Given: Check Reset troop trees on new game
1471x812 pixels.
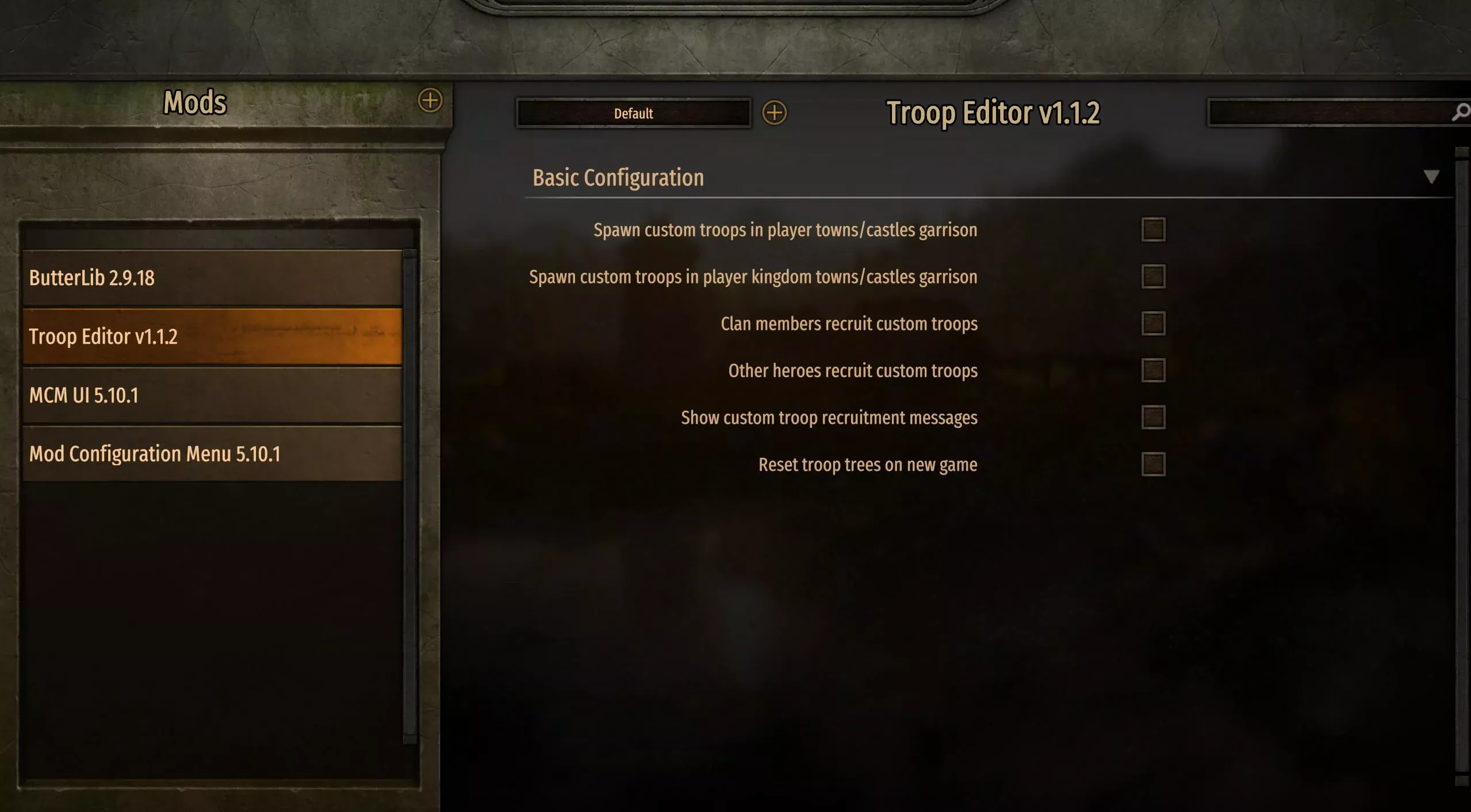Looking at the screenshot, I should point(1153,465).
